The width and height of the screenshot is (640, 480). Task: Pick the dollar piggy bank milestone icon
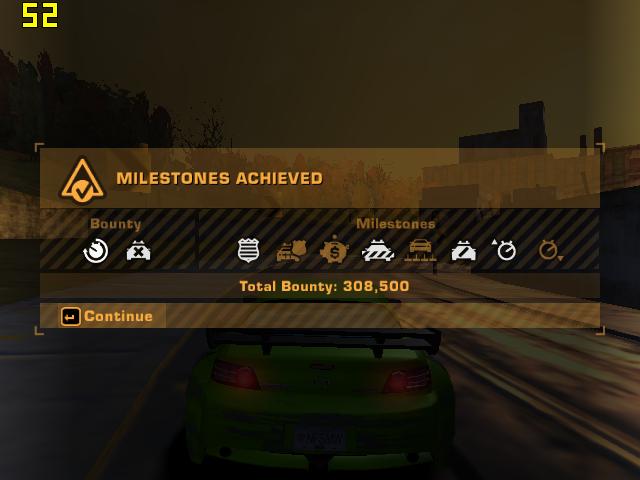click(x=333, y=250)
